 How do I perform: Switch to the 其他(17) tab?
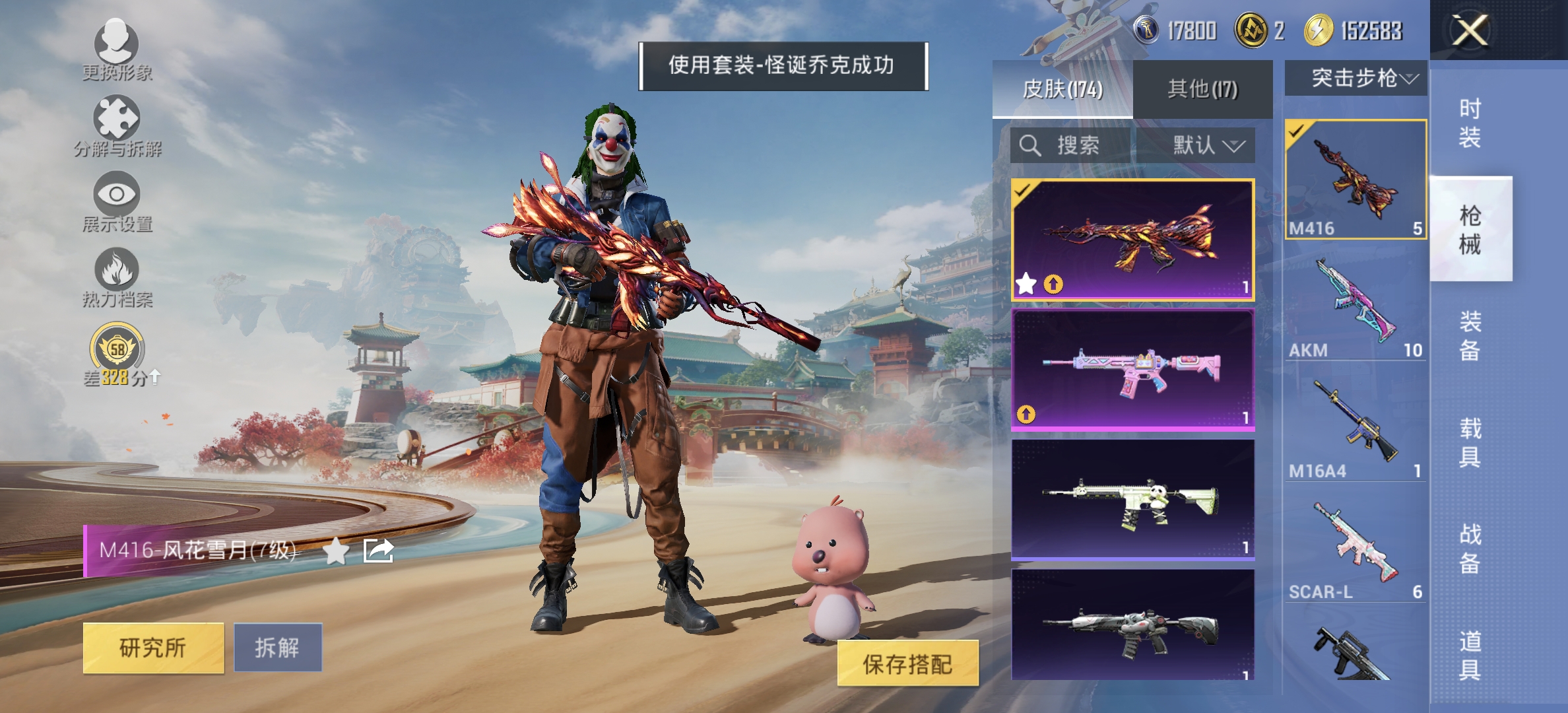coord(1202,86)
